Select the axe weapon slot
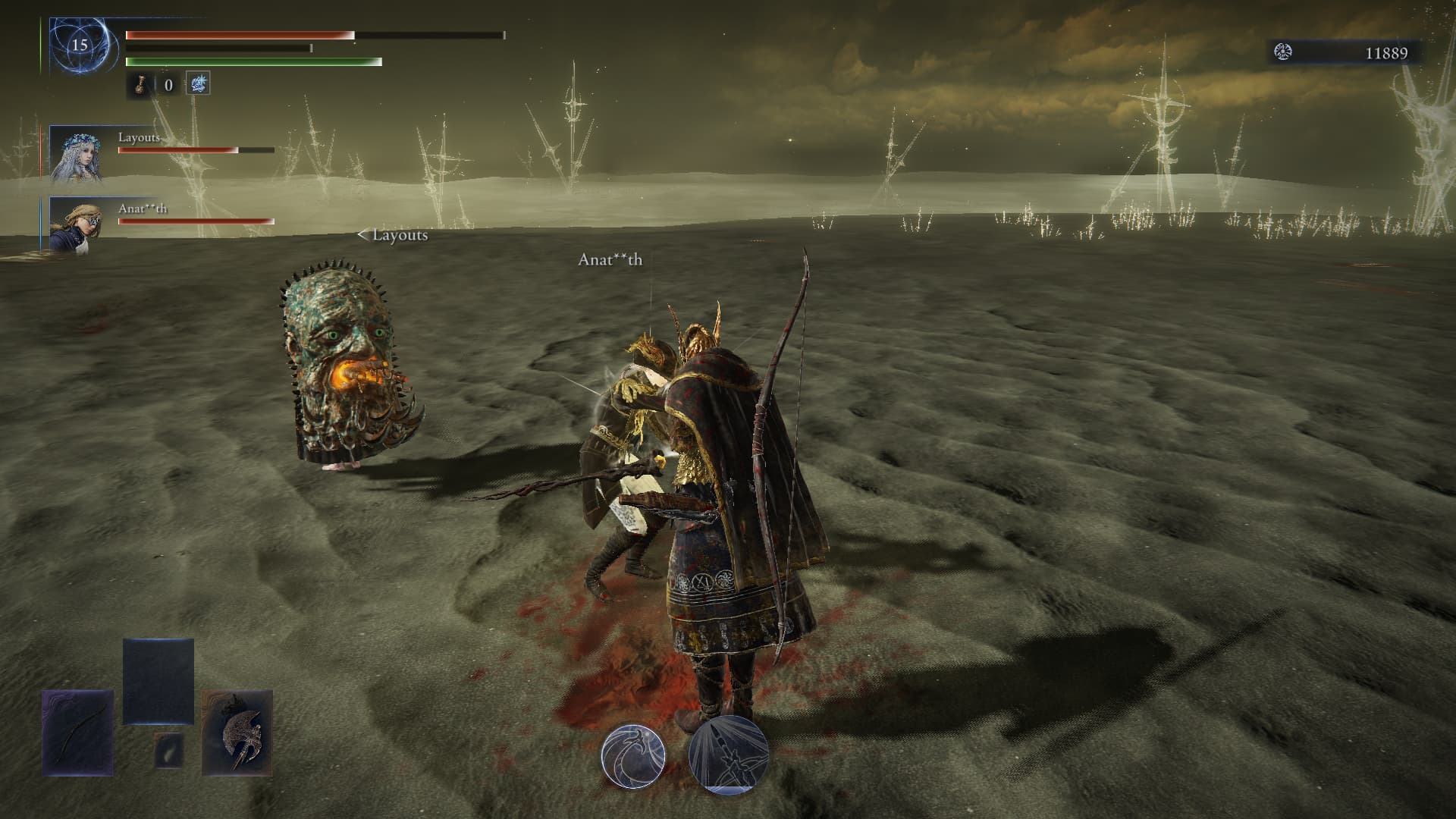1456x819 pixels. pos(237,732)
